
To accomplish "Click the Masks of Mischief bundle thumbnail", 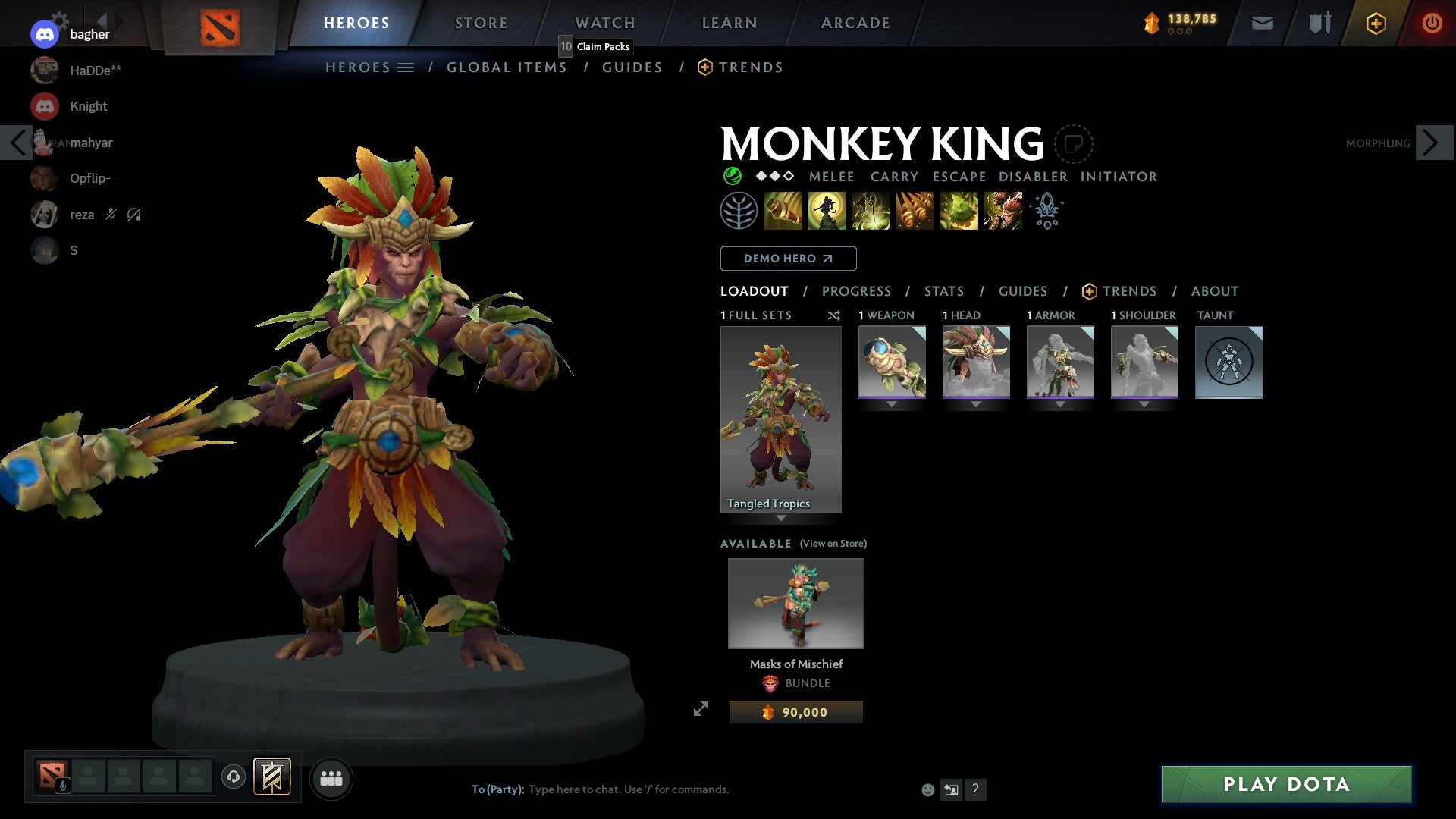I will 795,603.
